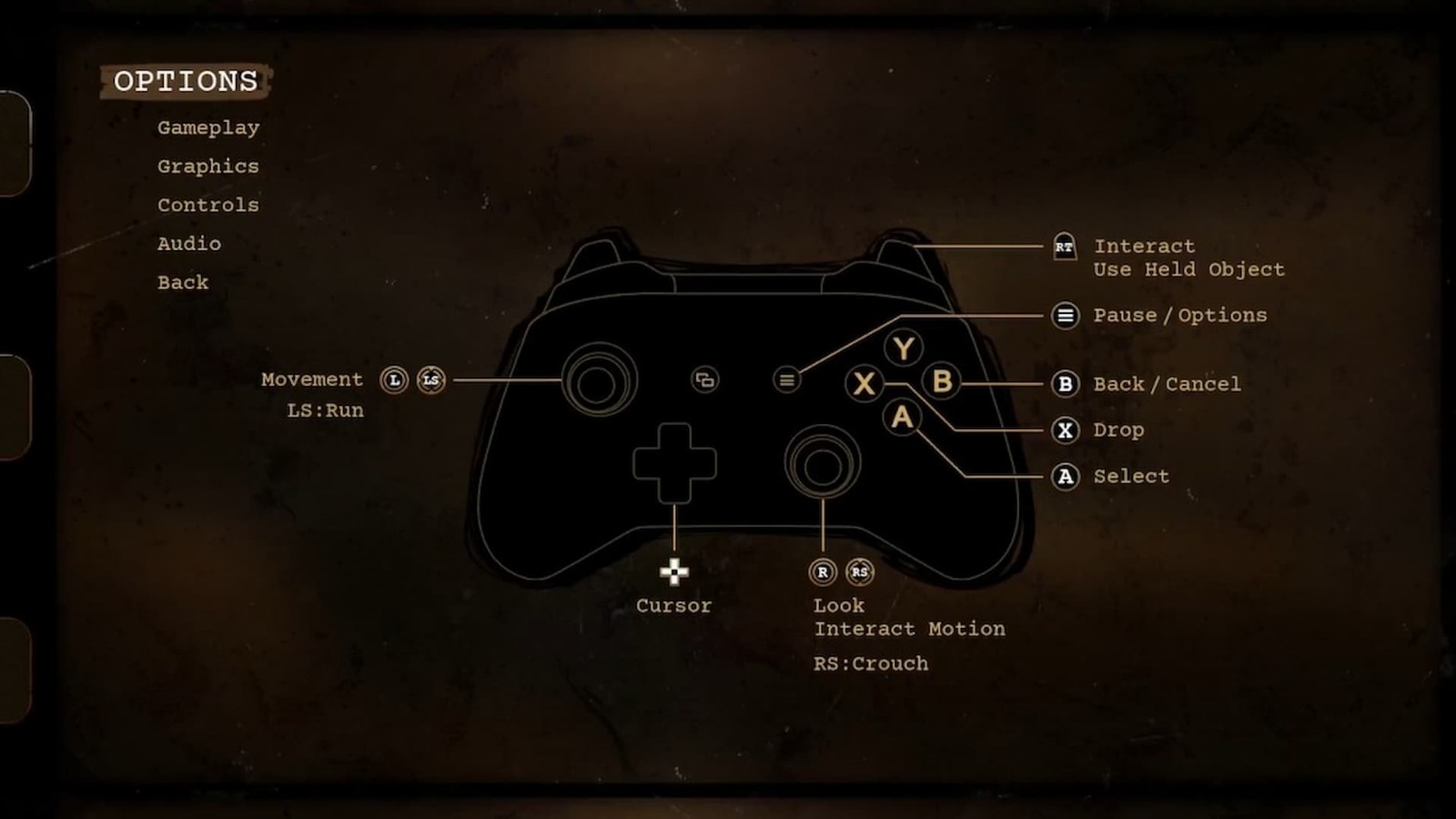Click the Y button on the controller diagram
Viewport: 1456px width, 819px height.
pos(904,349)
